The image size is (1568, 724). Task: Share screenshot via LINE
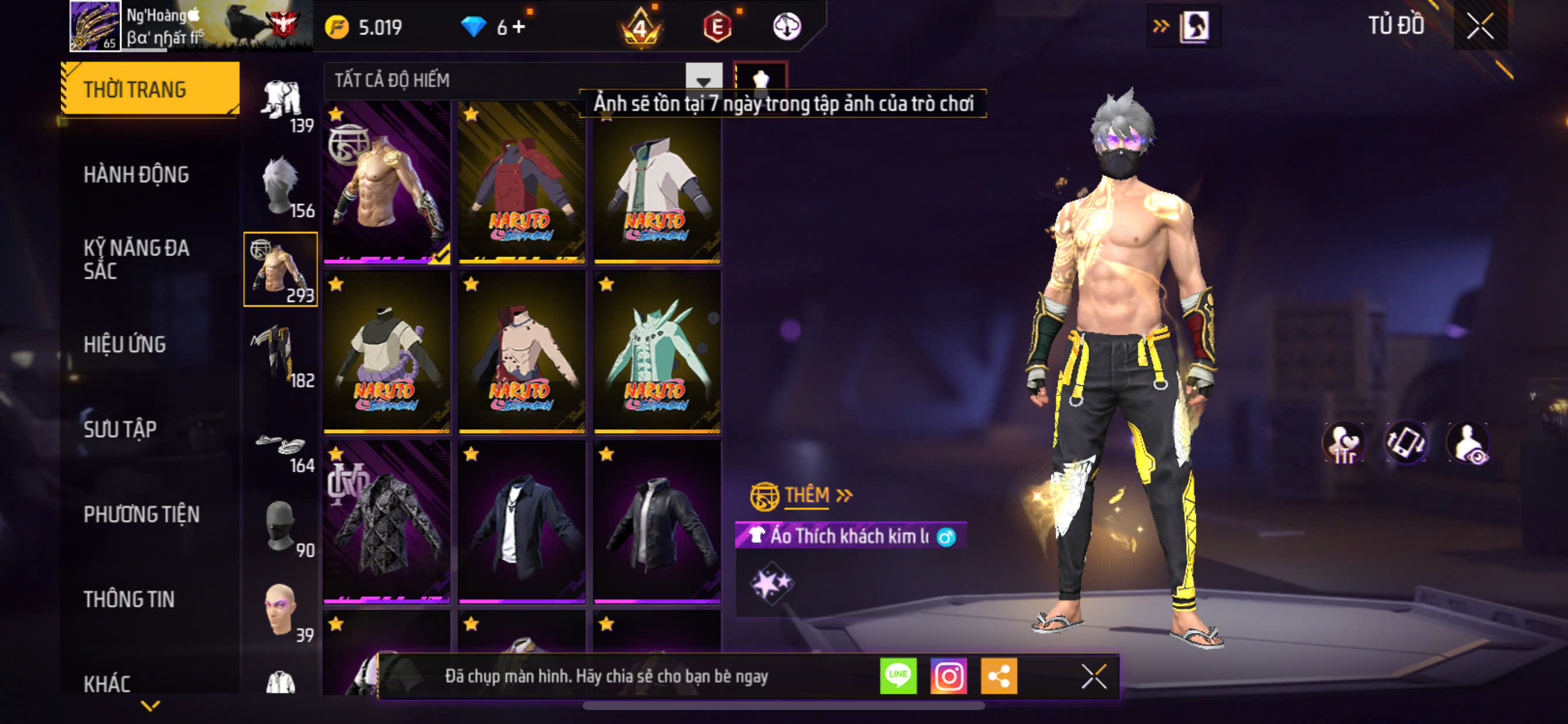point(898,676)
